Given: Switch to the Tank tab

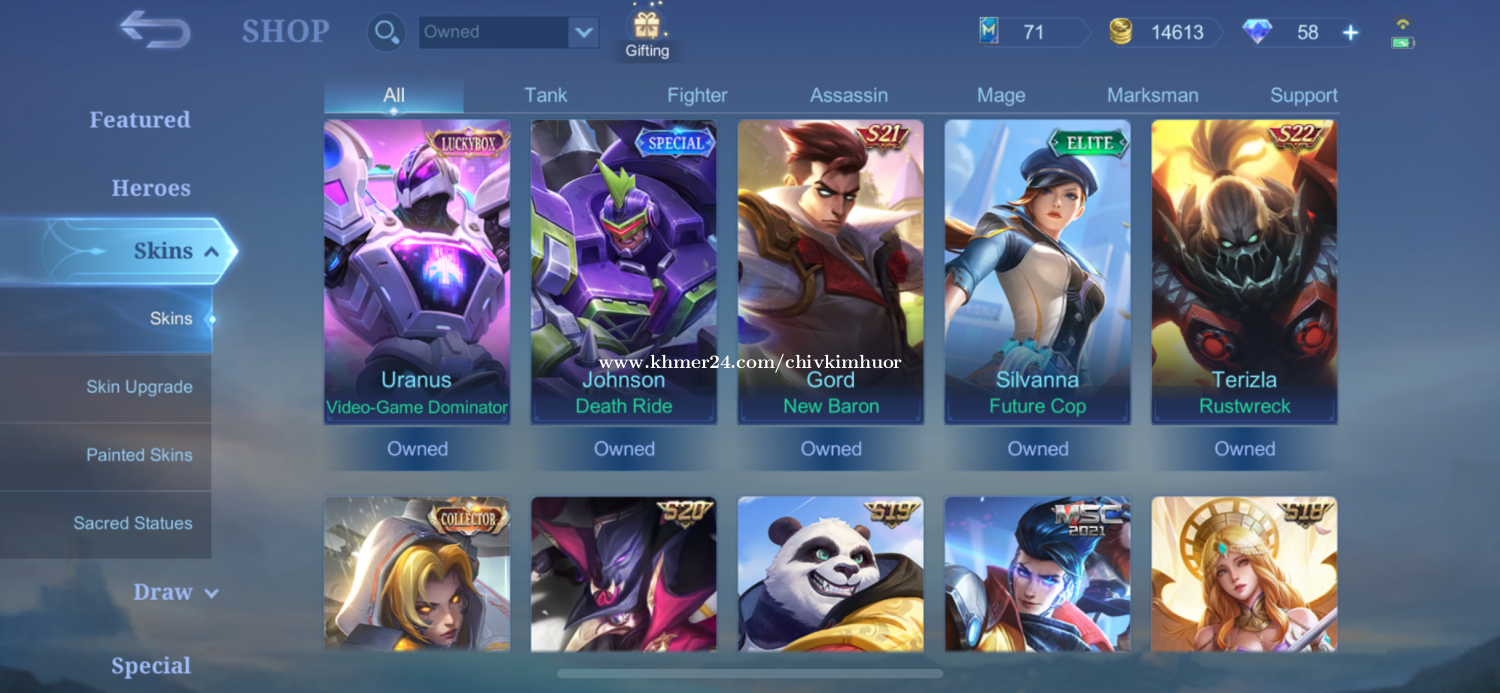Looking at the screenshot, I should coord(545,95).
